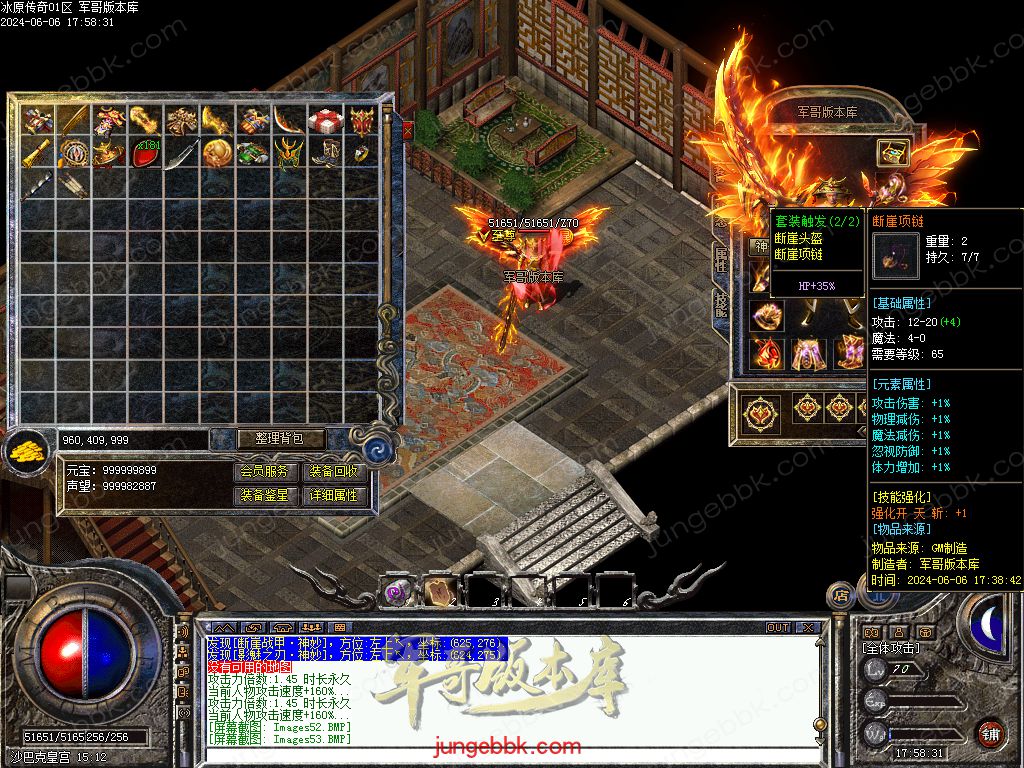Select the golden scroll in the bag

39,152
